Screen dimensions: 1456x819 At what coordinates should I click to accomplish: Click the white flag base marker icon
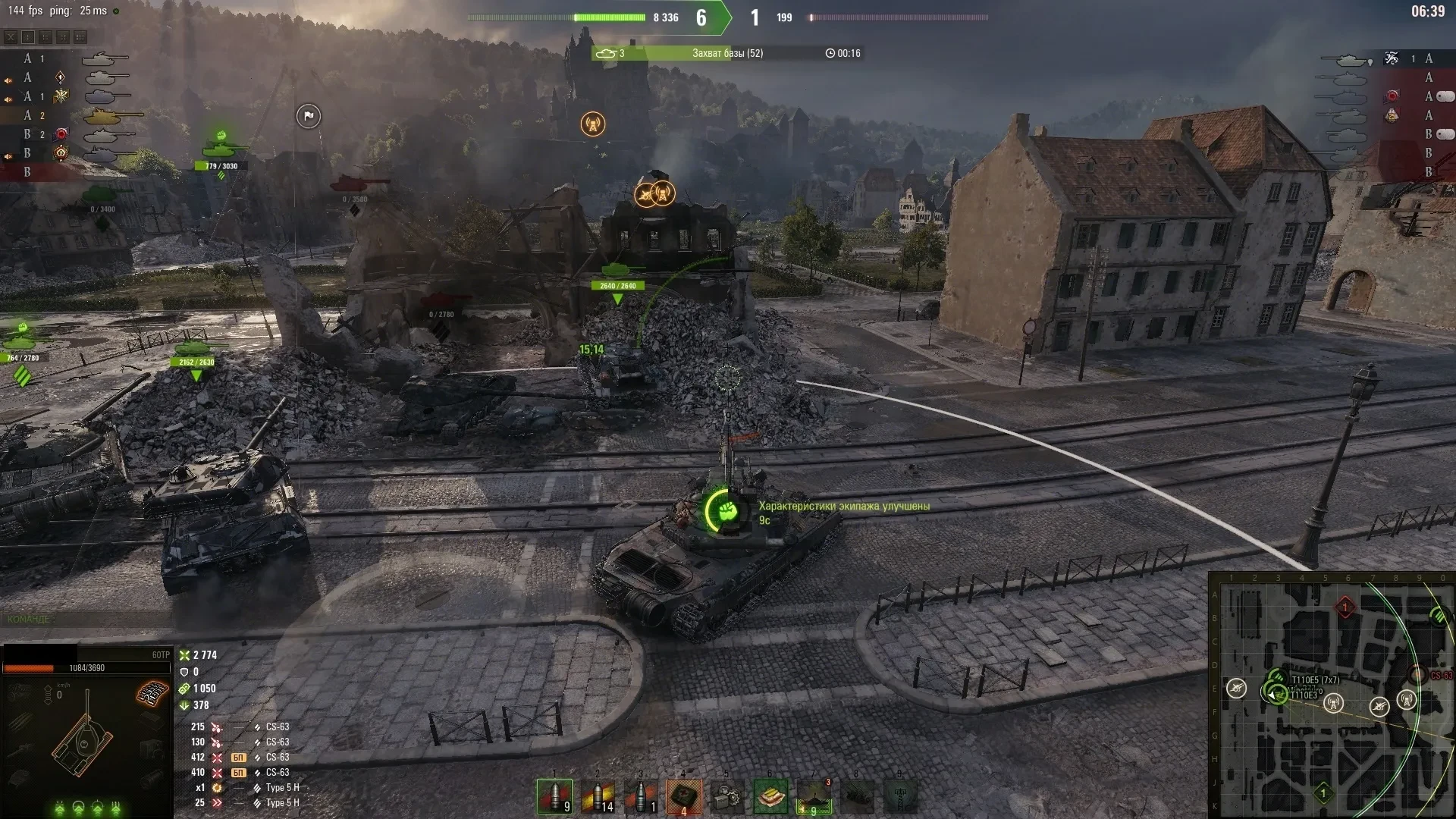pos(308,116)
